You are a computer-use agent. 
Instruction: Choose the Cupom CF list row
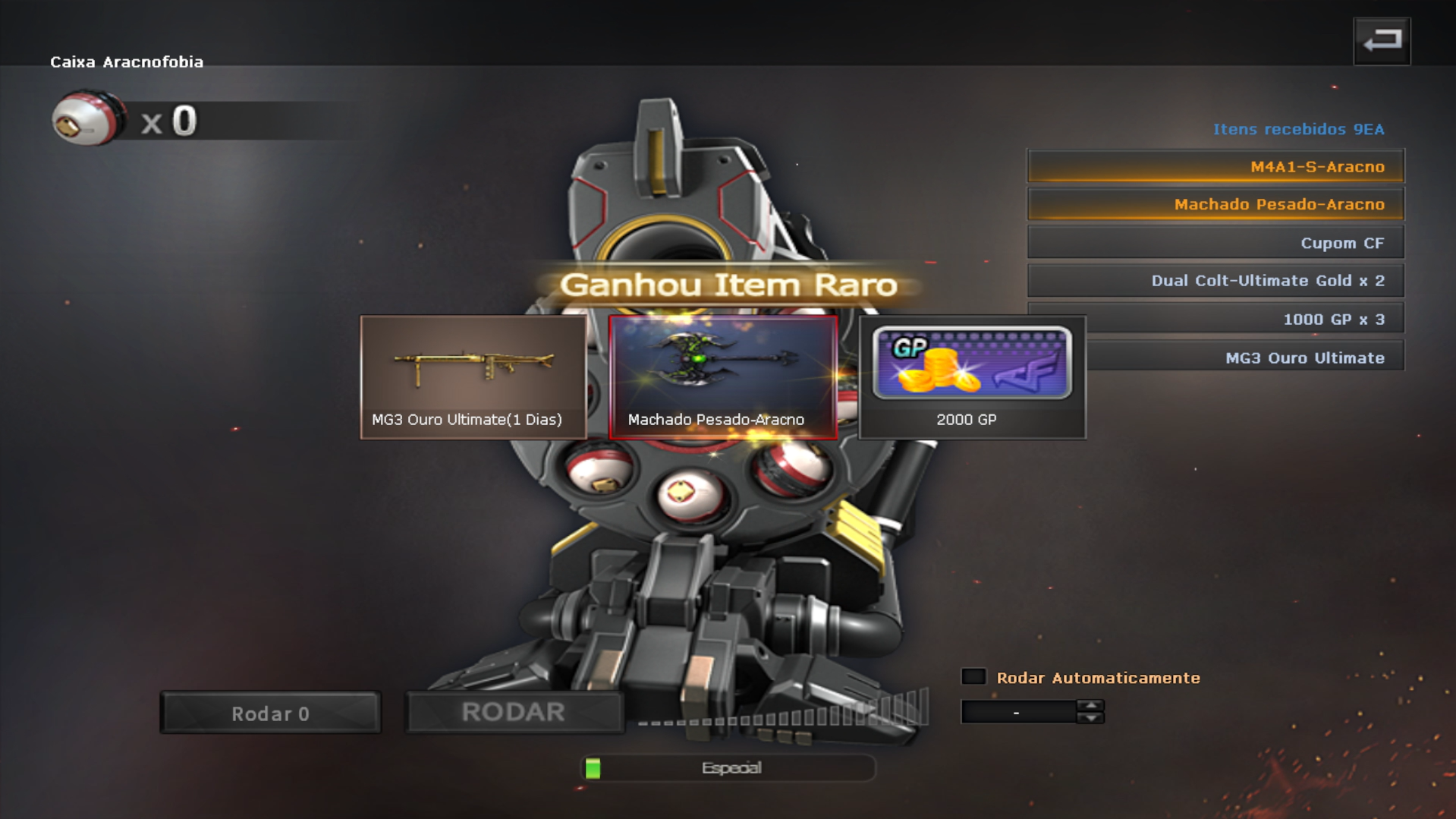click(x=1215, y=243)
